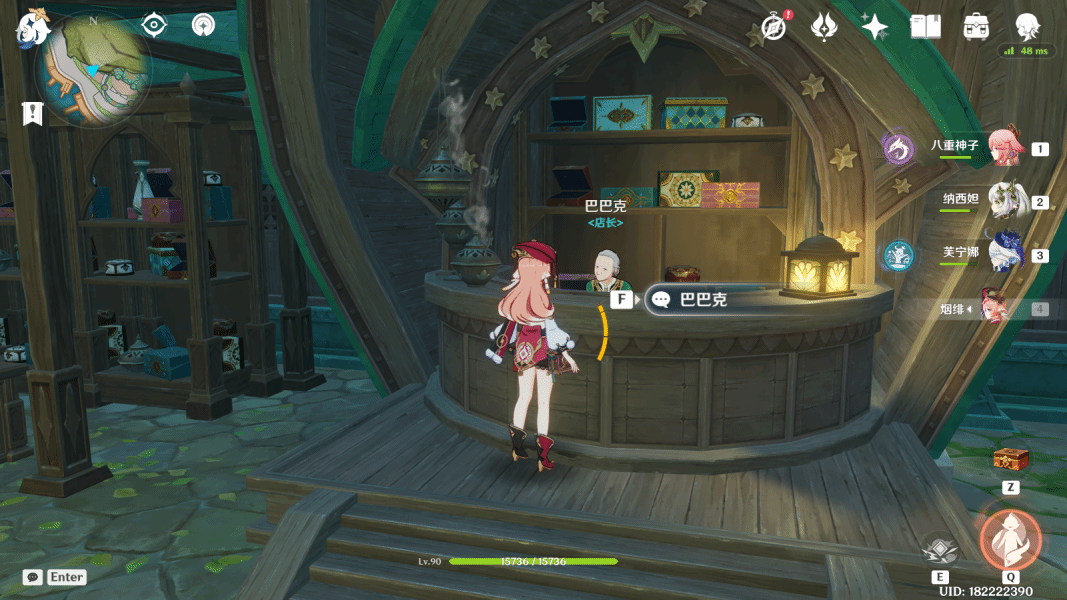Open the Wish star icon
This screenshot has height=600, width=1067.
click(874, 27)
